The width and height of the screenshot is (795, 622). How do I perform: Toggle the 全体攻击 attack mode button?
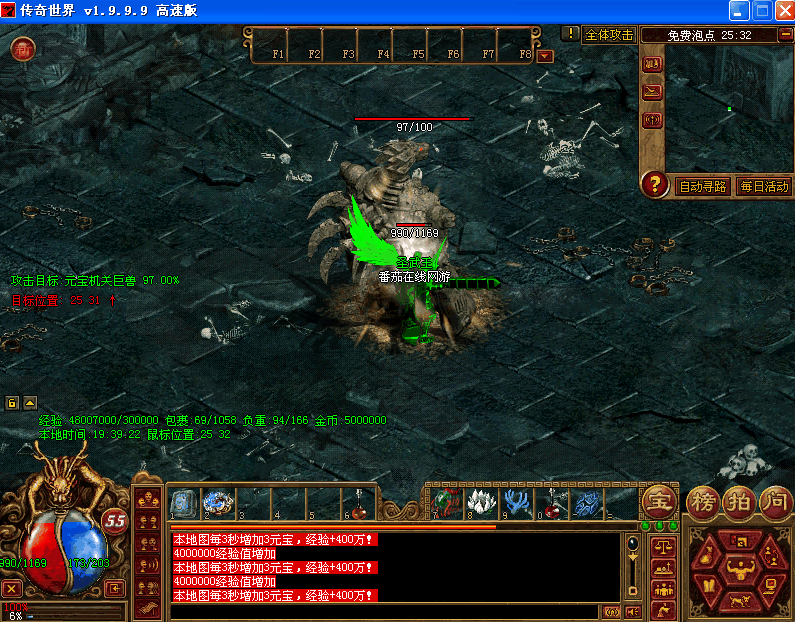[x=609, y=34]
